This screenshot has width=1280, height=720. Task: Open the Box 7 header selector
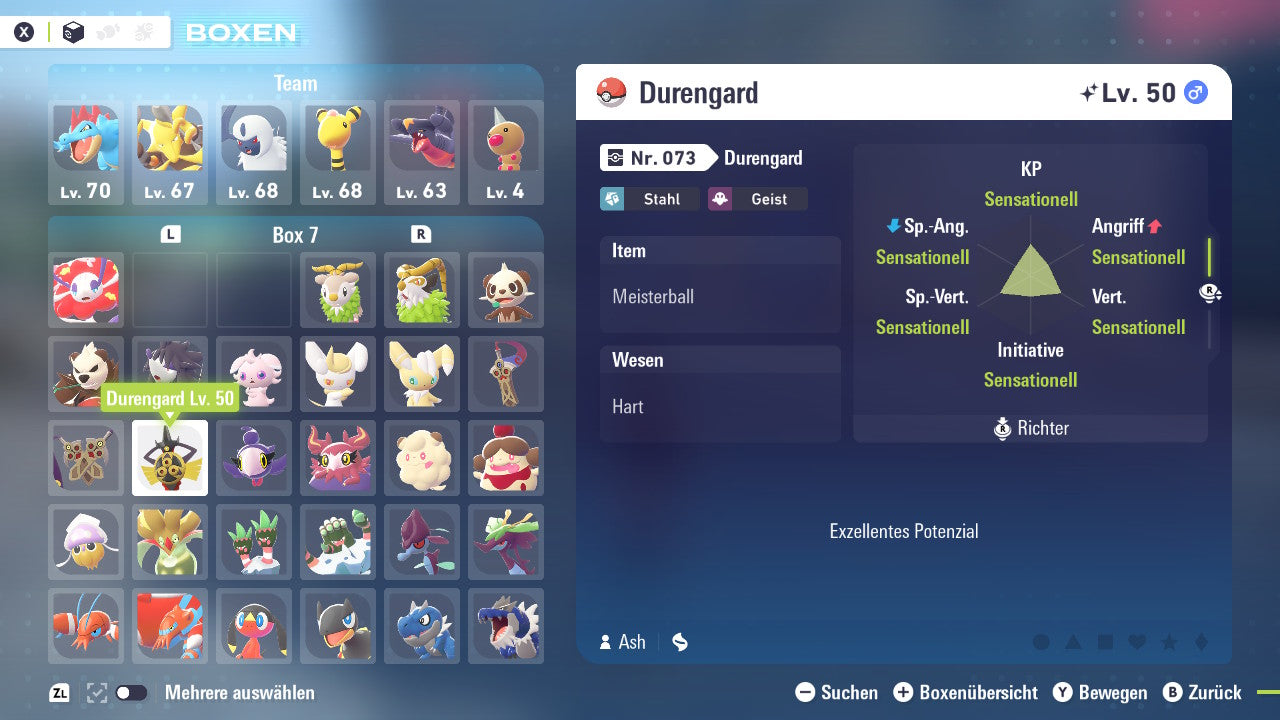[296, 234]
